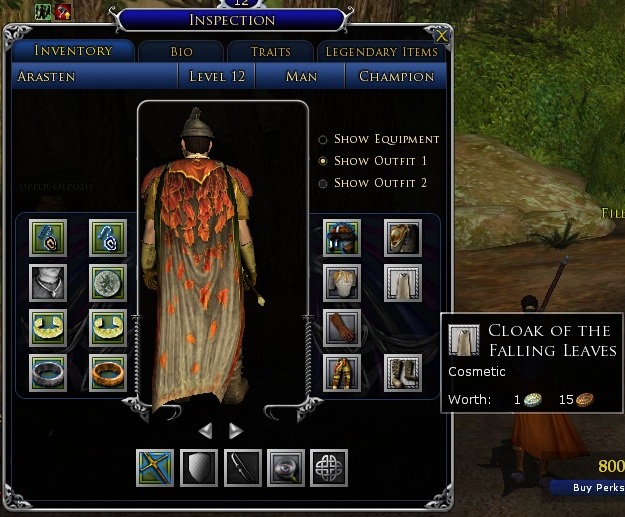
Task: Click the bow ranged weapon slot
Action: point(243,467)
